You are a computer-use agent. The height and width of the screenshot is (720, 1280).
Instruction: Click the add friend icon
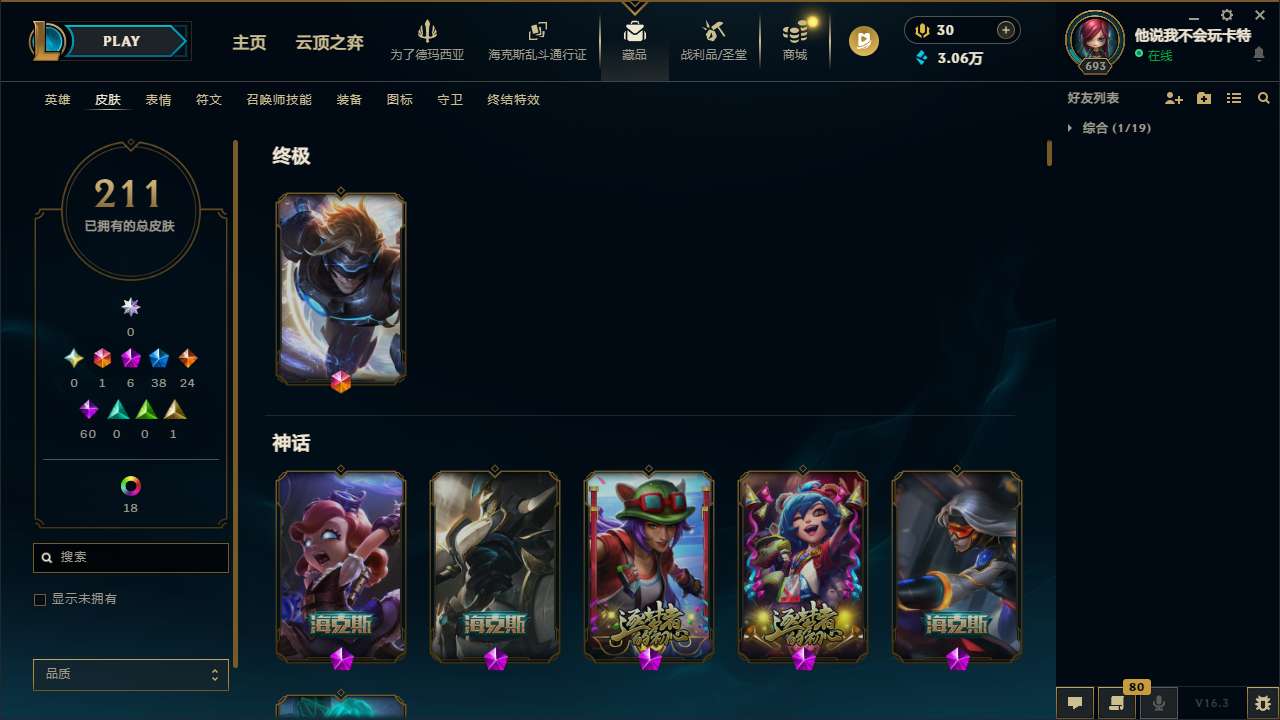pyautogui.click(x=1174, y=98)
